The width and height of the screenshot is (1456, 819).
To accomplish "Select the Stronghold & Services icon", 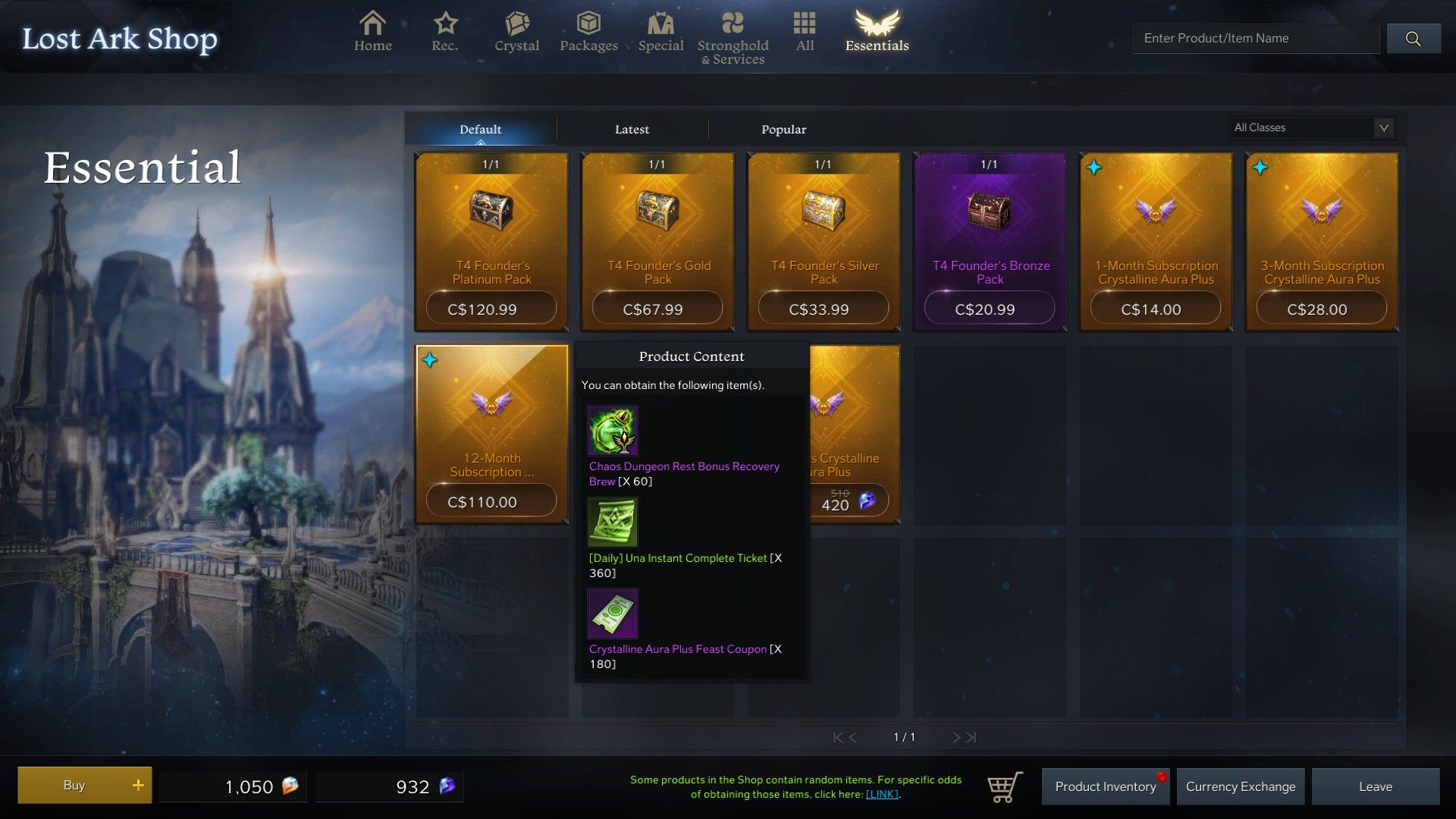I will click(733, 25).
